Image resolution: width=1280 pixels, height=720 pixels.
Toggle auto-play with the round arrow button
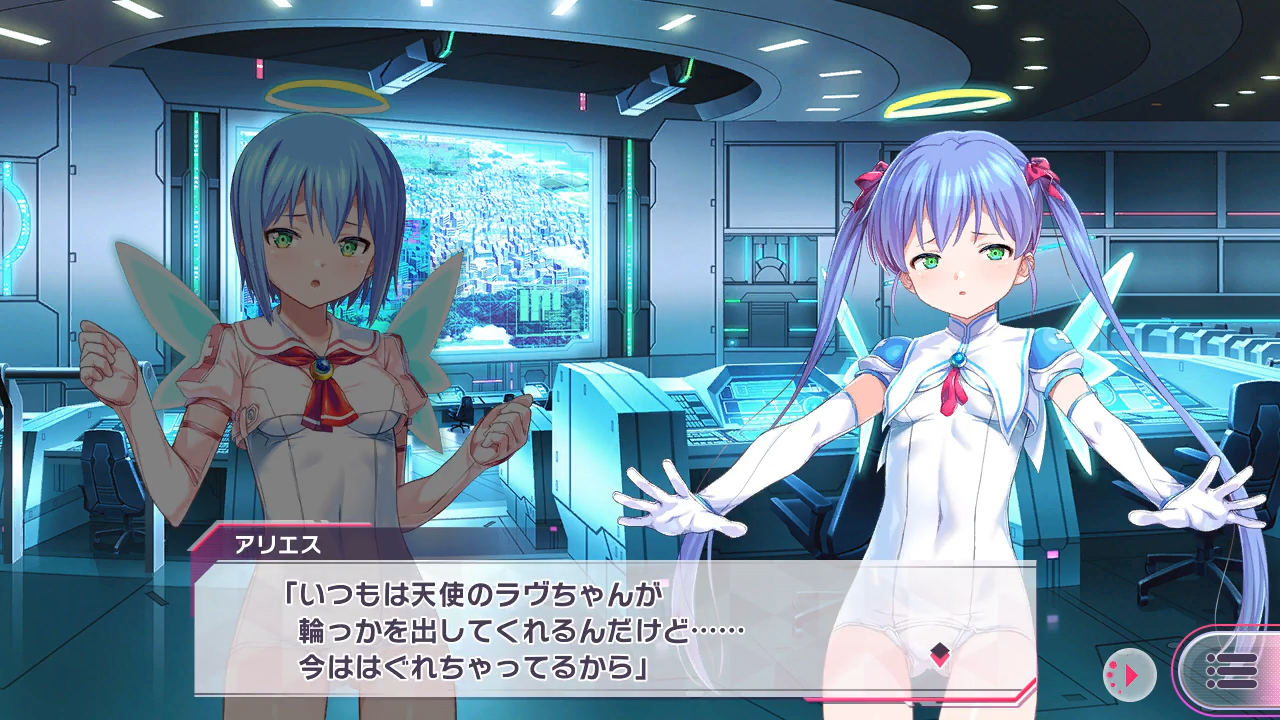1129,675
